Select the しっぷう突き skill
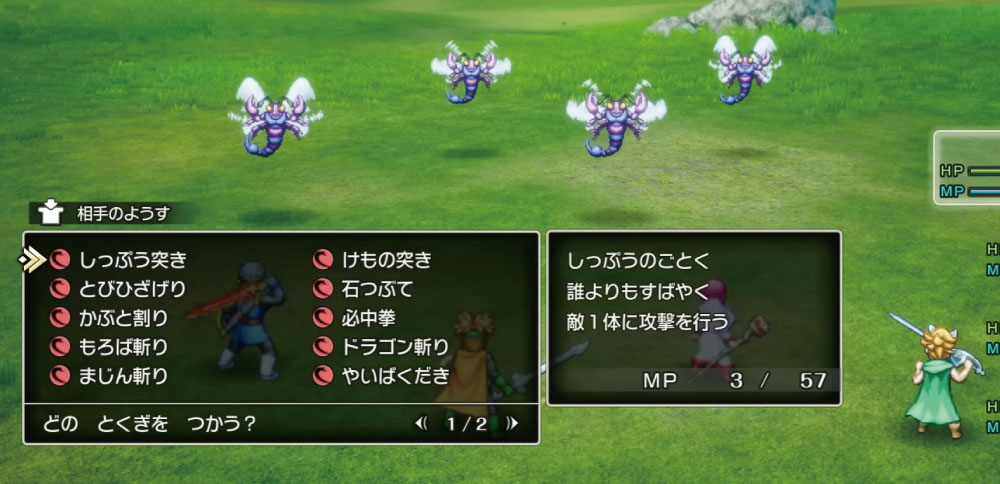Image resolution: width=1000 pixels, height=484 pixels. [x=131, y=260]
